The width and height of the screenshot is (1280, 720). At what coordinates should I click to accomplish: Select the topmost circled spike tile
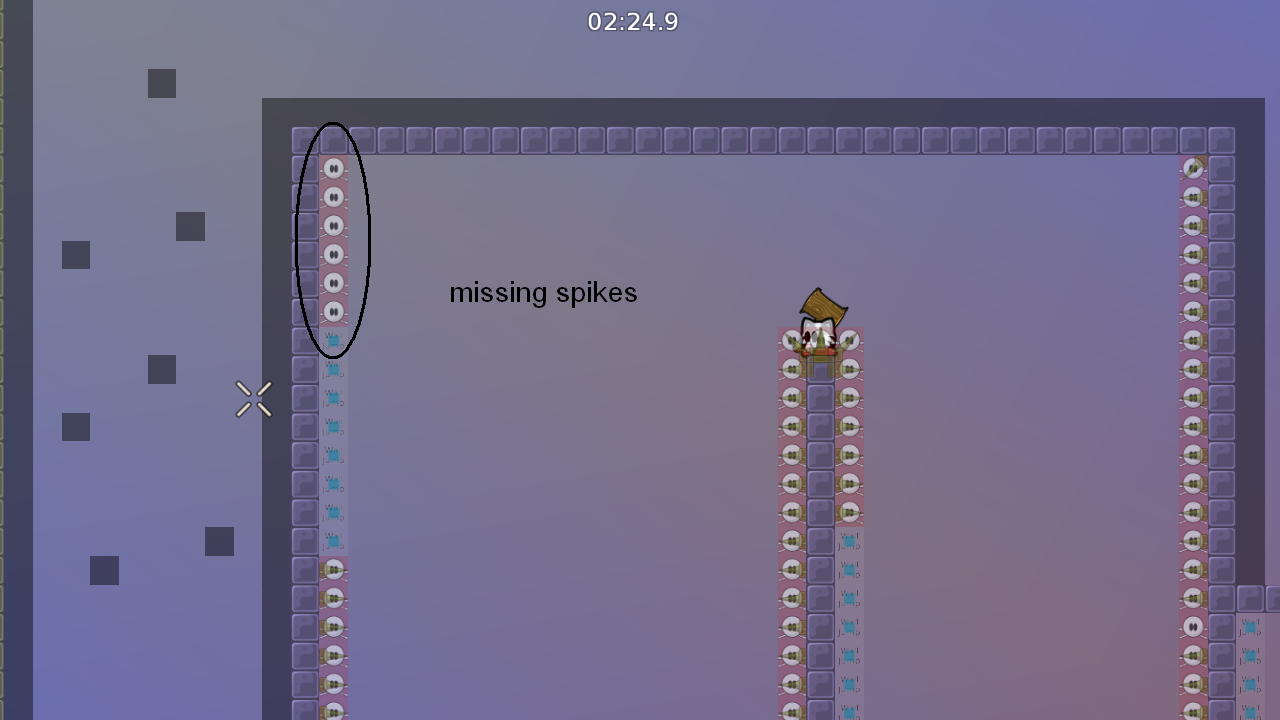coord(333,168)
